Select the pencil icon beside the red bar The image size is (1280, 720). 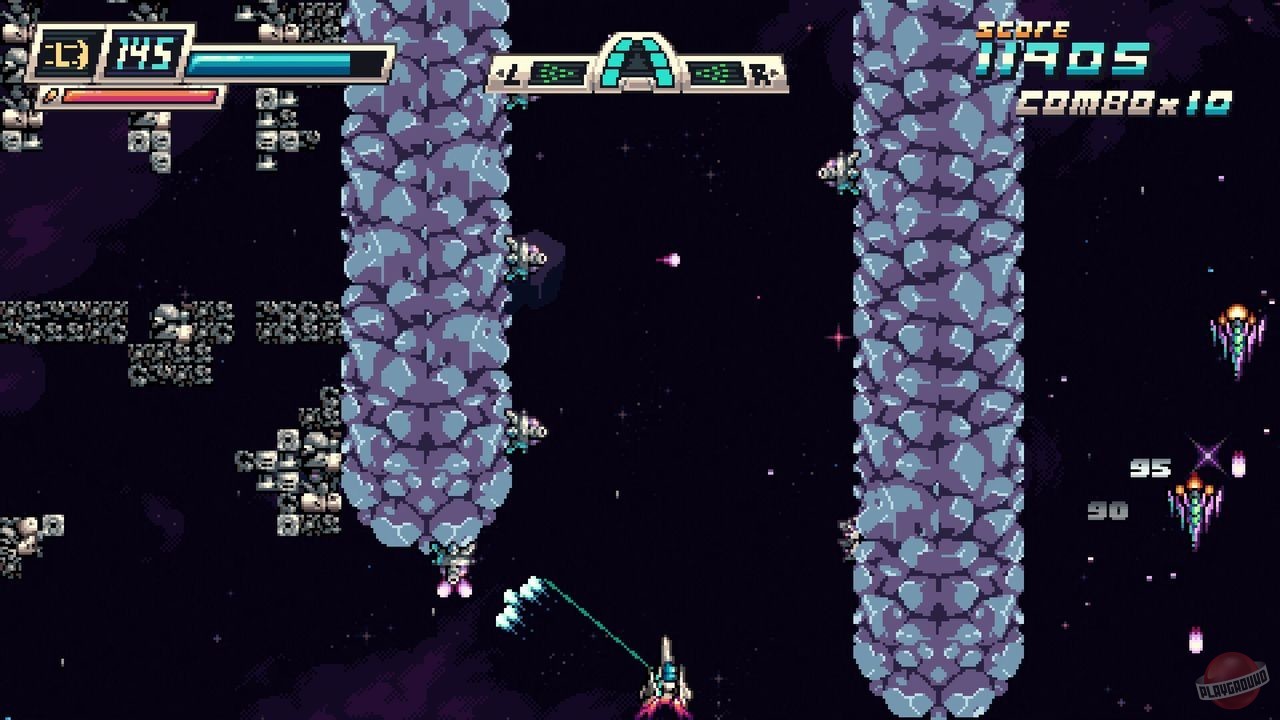tap(52, 95)
